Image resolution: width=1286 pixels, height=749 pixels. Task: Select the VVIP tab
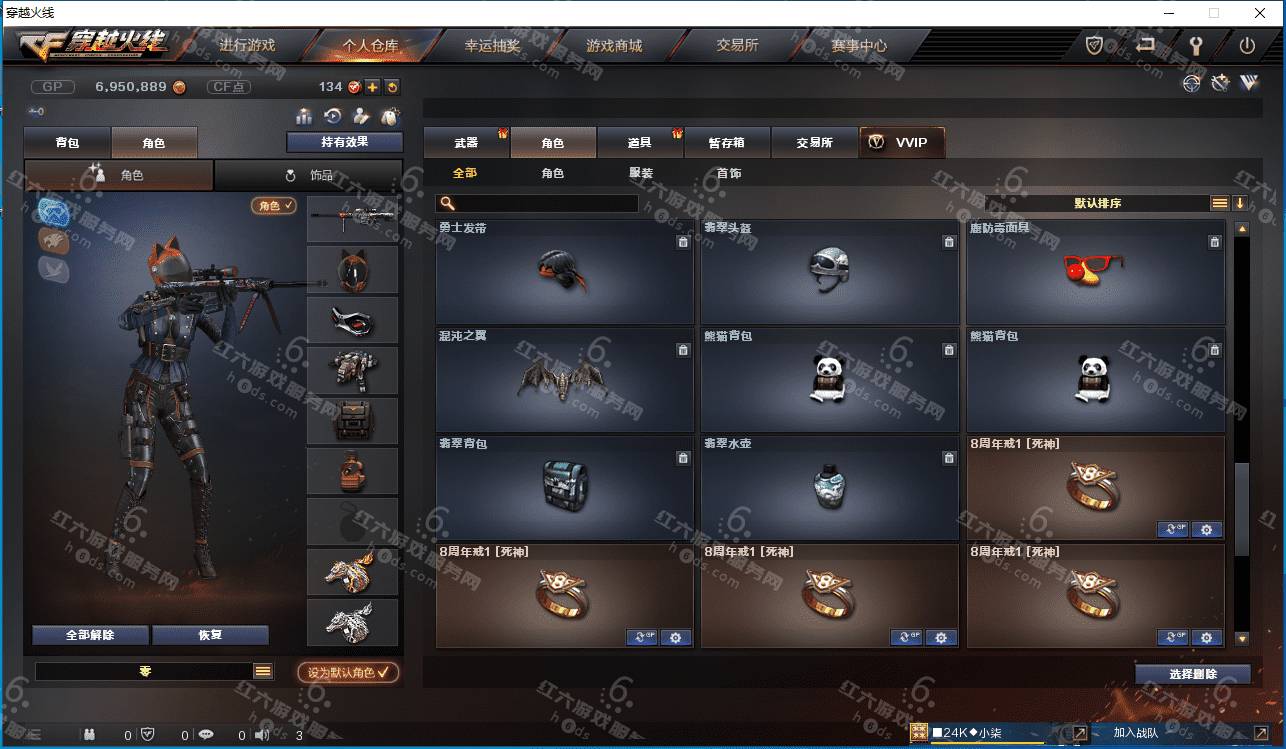[901, 143]
